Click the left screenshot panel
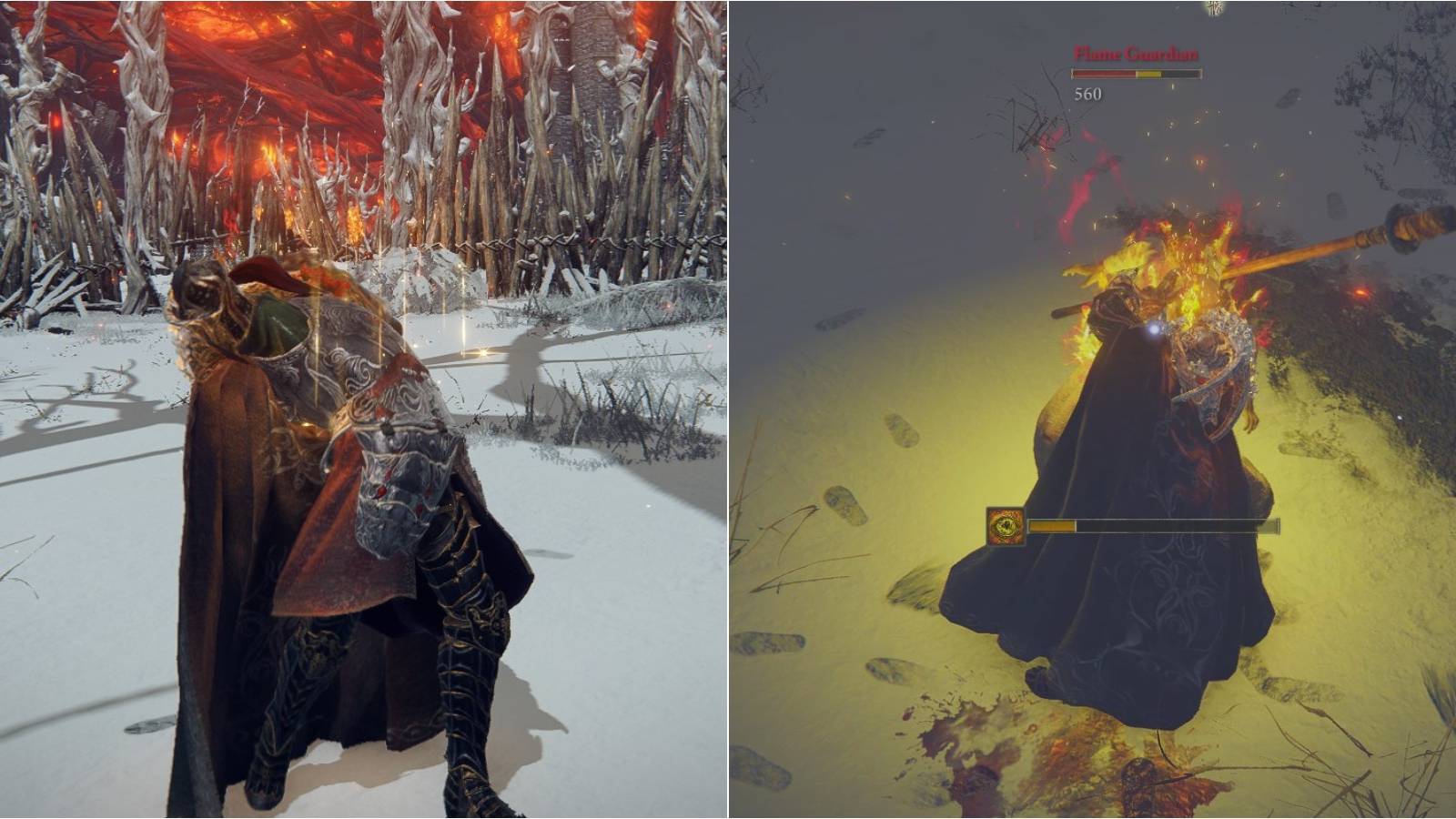 364,409
